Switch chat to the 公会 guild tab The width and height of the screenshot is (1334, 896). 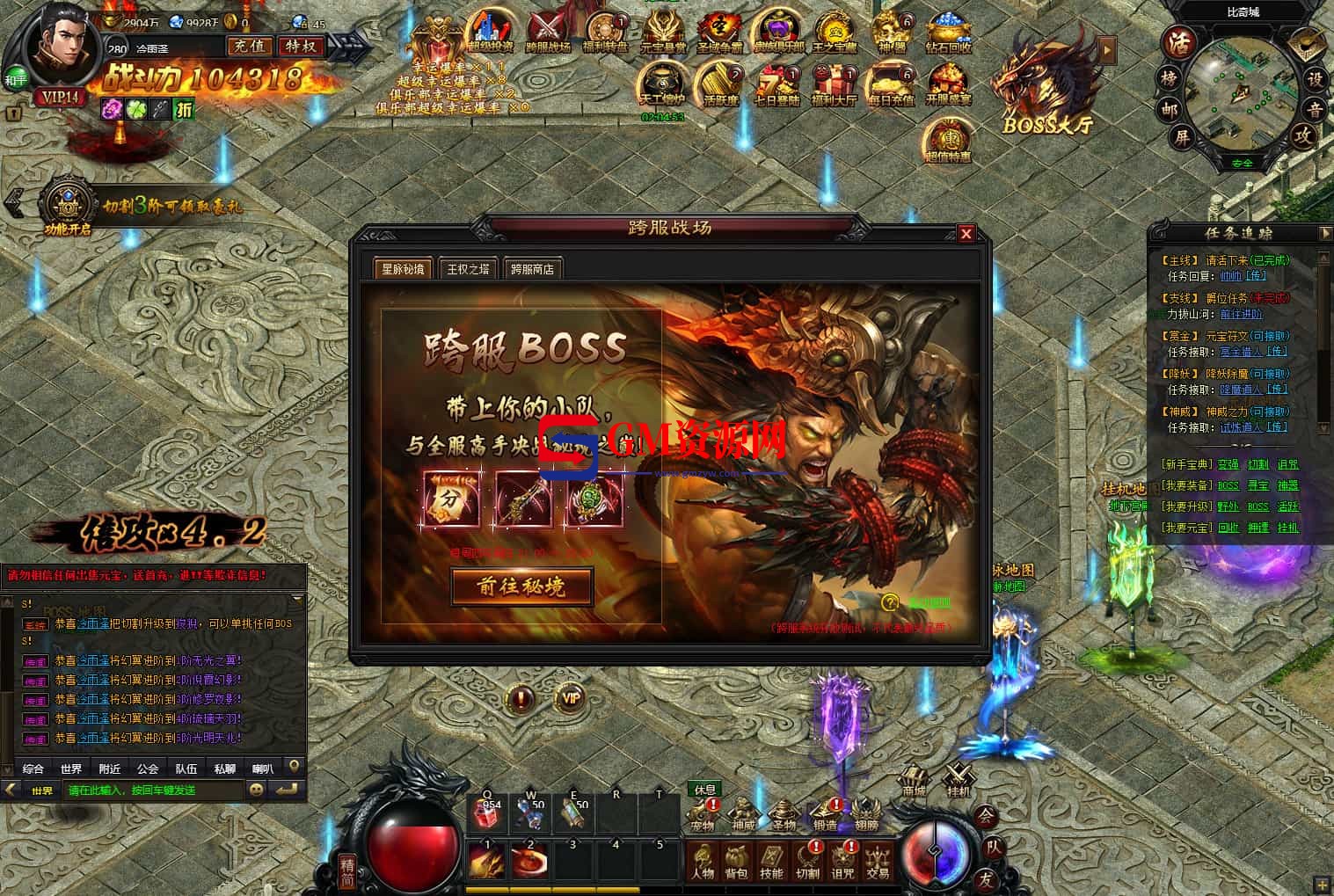(148, 769)
